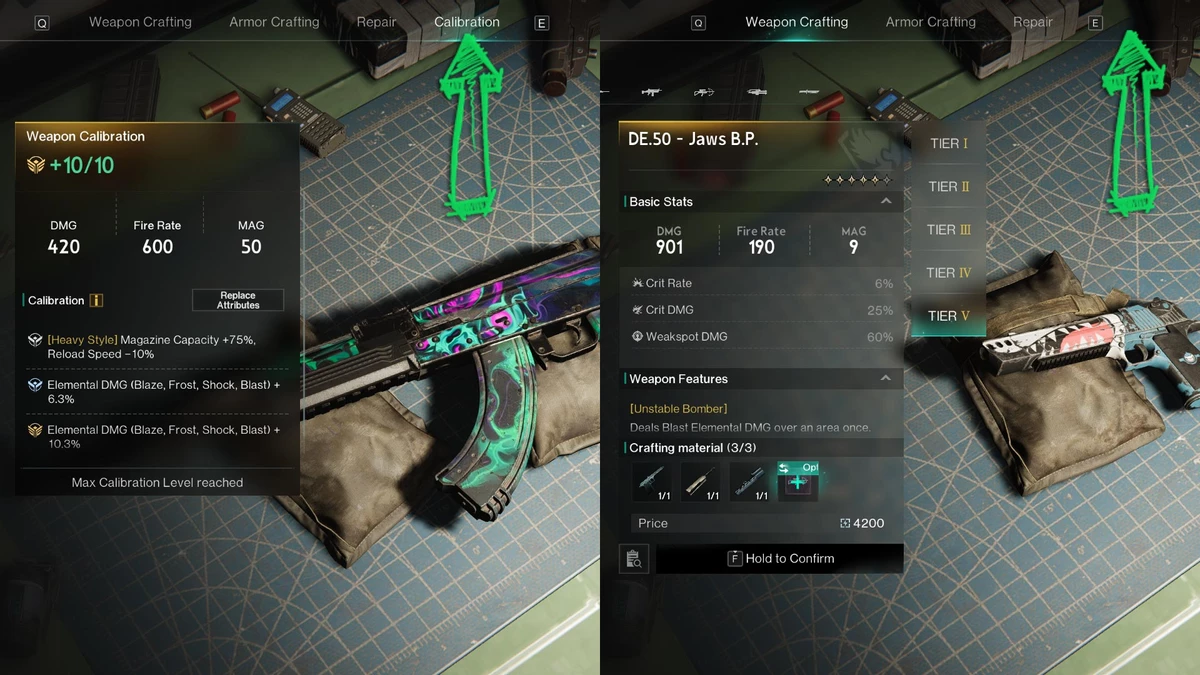
Task: Click the Hold to Confirm crafting button
Action: [780, 558]
